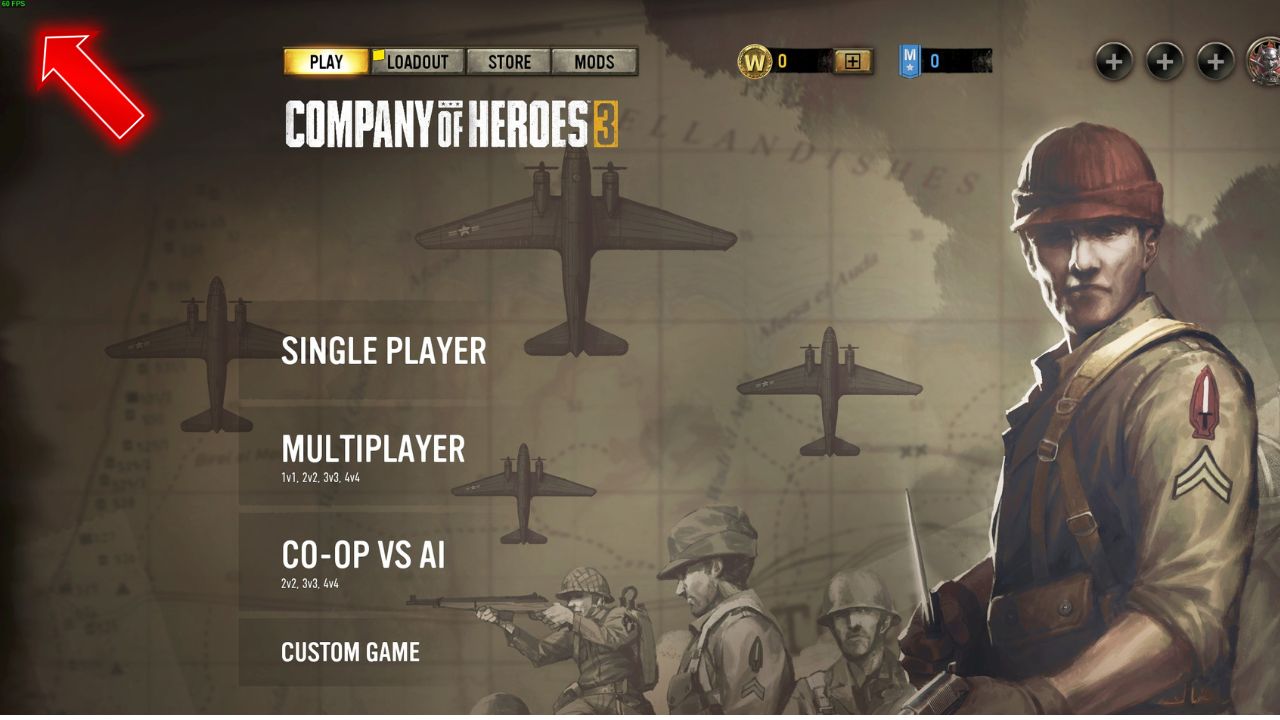This screenshot has width=1280, height=720.
Task: Open CUSTOM GAME
Action: coord(351,652)
